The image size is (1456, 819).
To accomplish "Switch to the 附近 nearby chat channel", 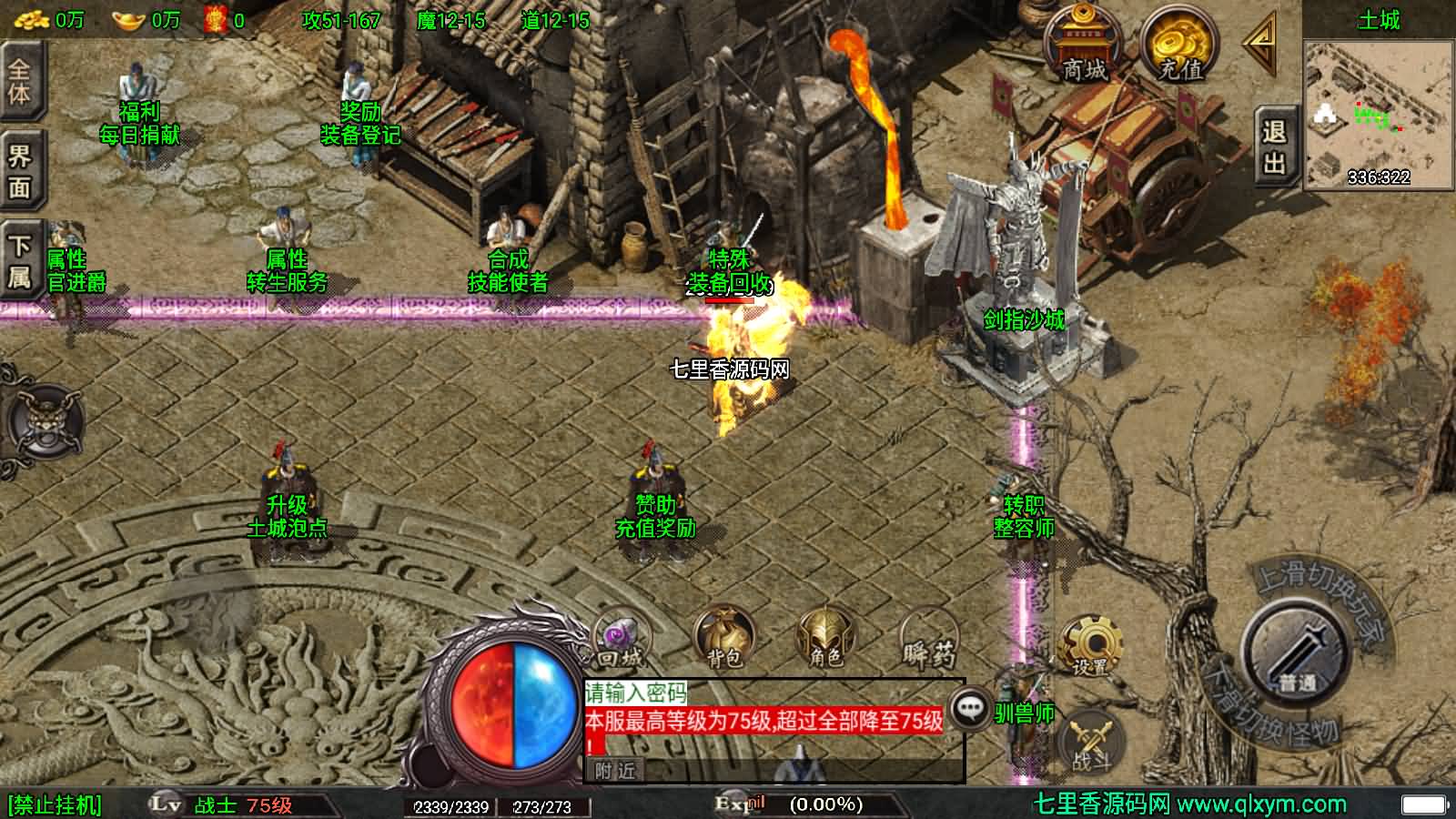I will [x=615, y=771].
